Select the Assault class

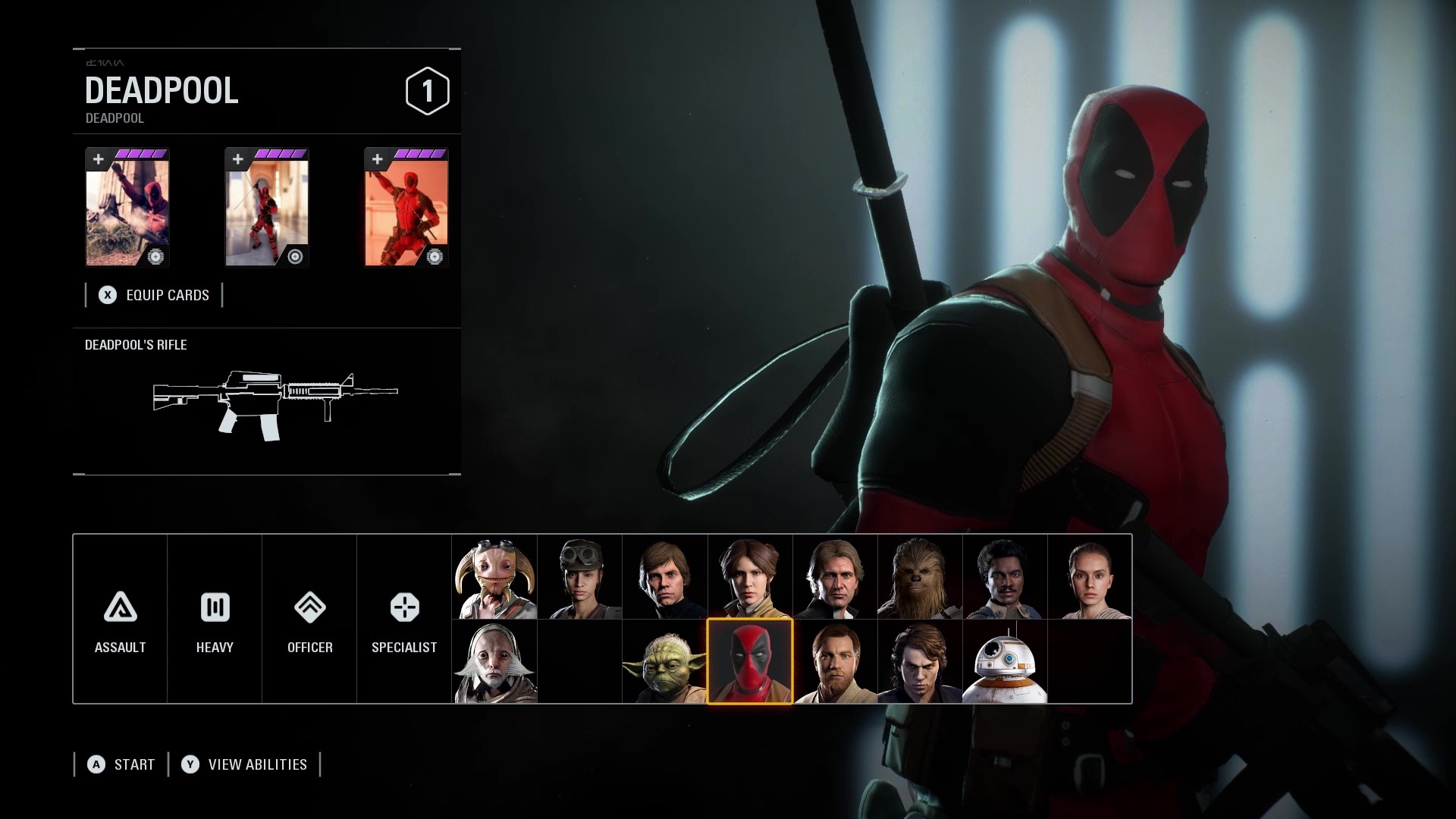click(x=120, y=620)
